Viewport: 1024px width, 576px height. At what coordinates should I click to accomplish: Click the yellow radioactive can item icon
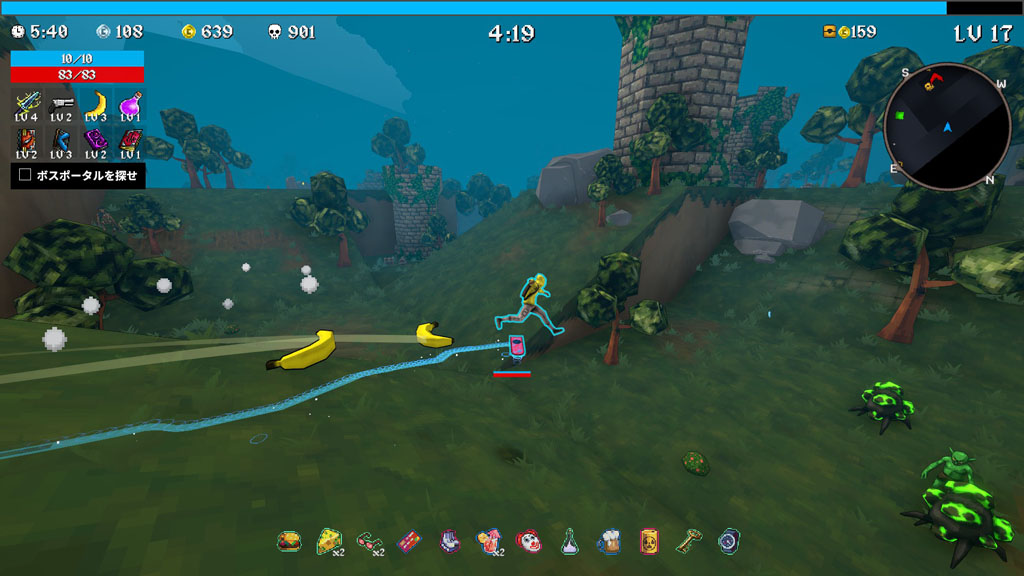tap(649, 541)
